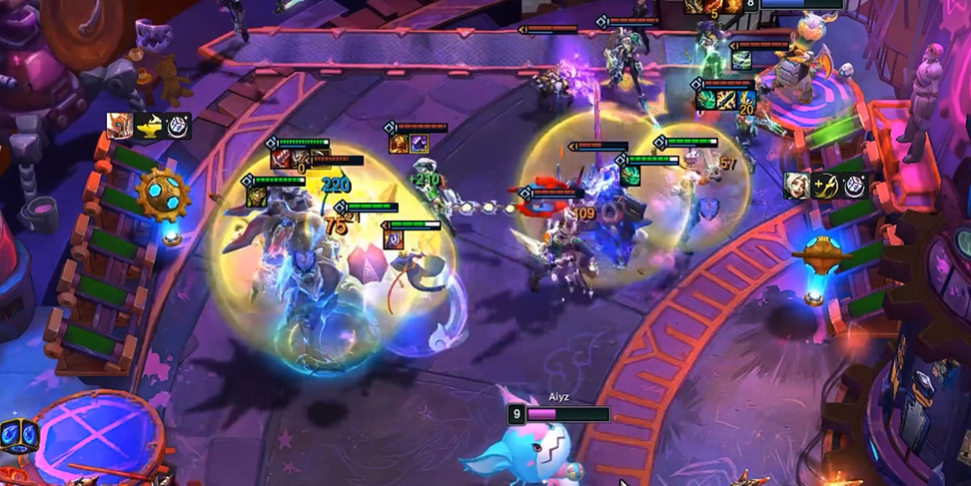Select the white-haired character augment icon
Viewport: 971px width, 486px height.
tap(797, 186)
